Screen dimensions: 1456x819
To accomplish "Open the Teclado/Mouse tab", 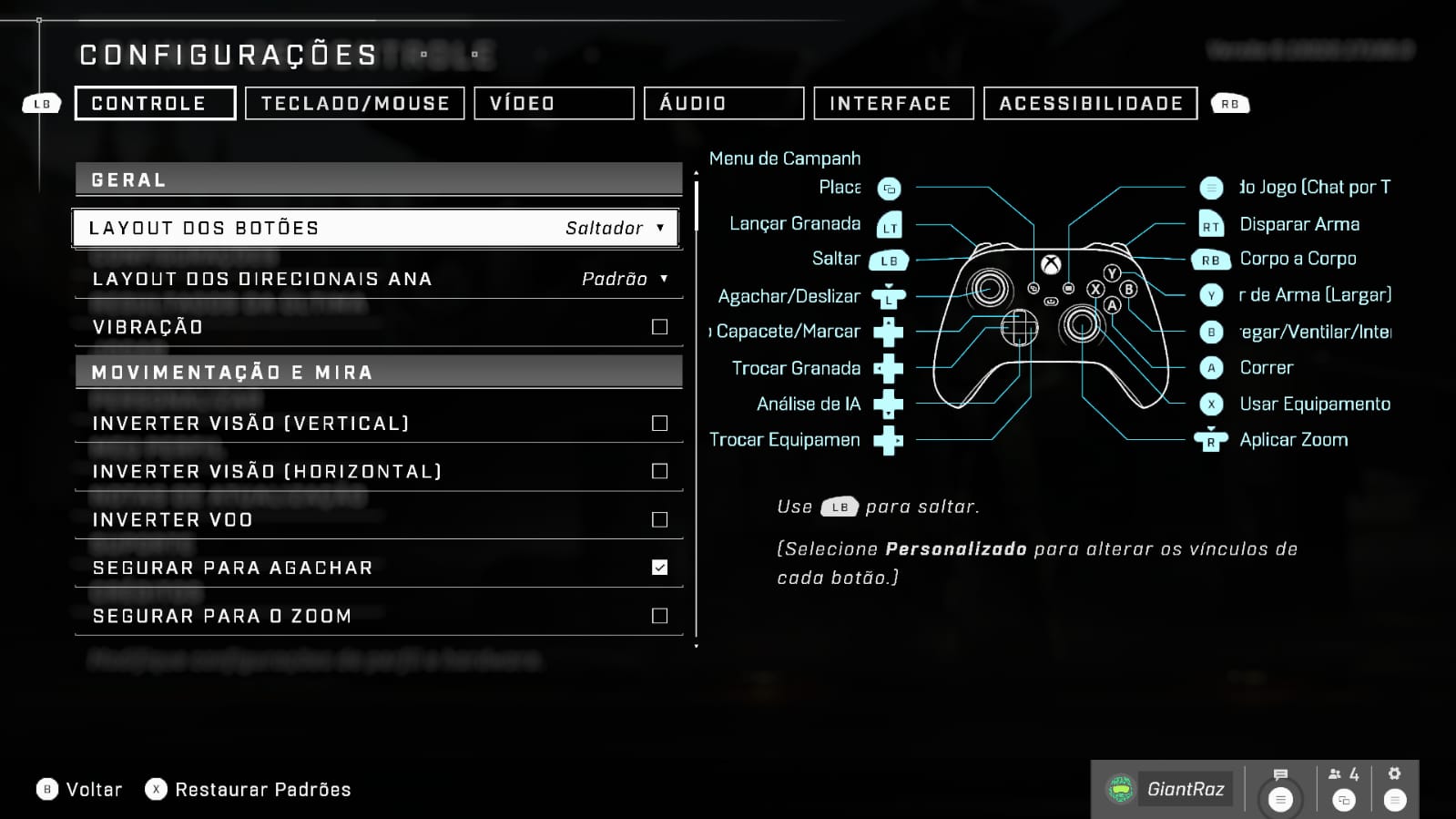I will [355, 103].
